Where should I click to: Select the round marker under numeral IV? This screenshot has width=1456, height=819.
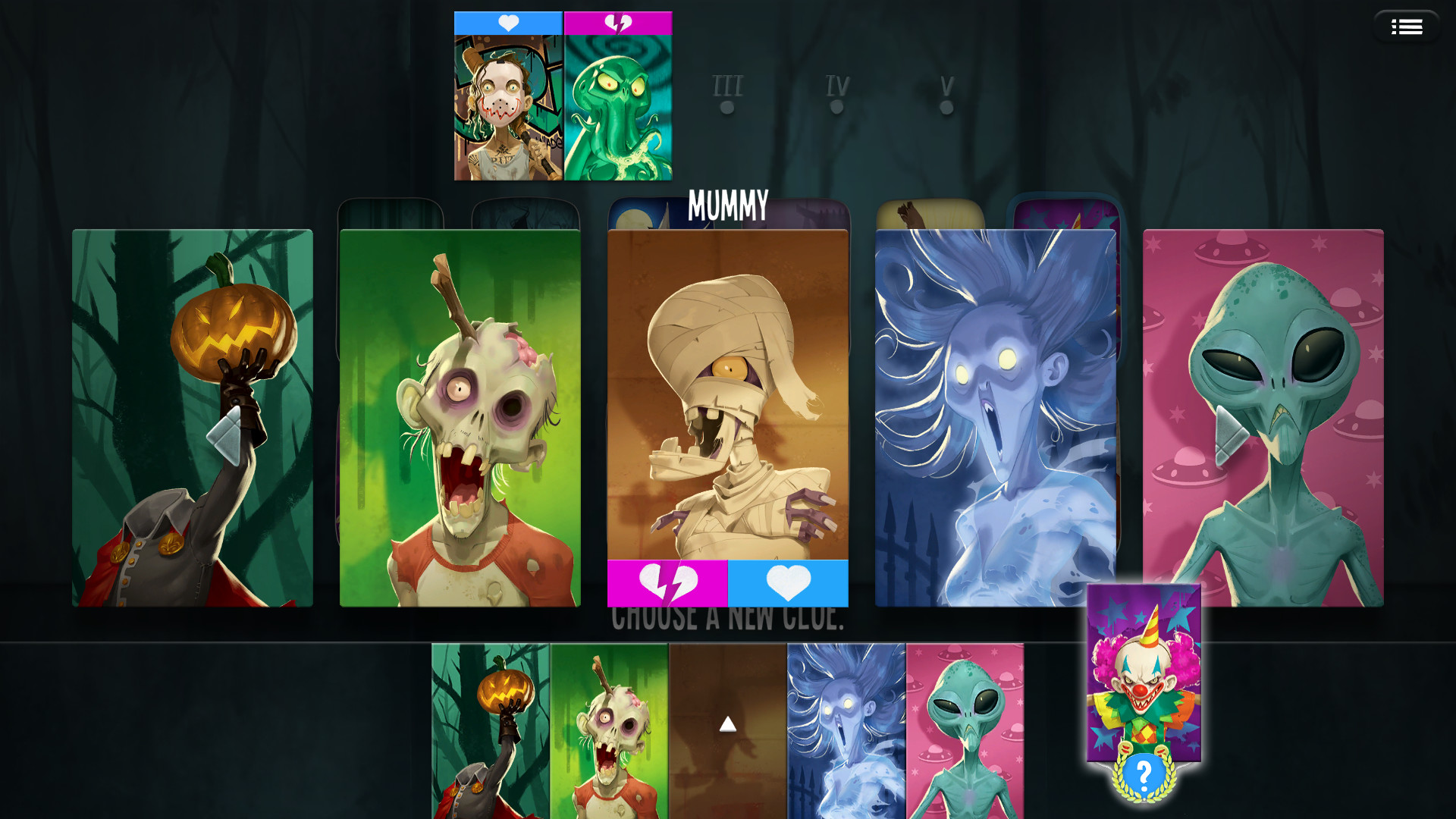point(836,107)
